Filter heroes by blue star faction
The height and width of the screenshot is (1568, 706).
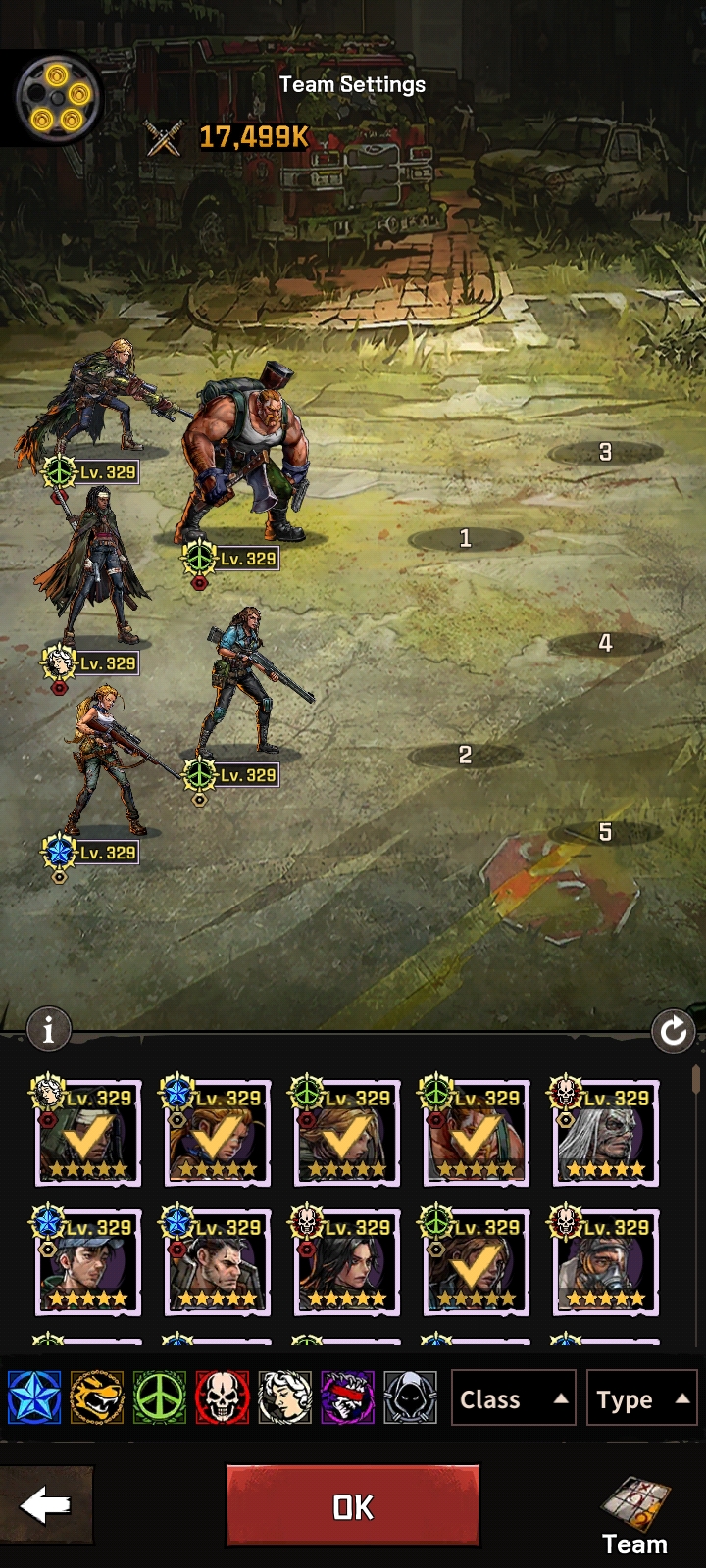(34, 1397)
